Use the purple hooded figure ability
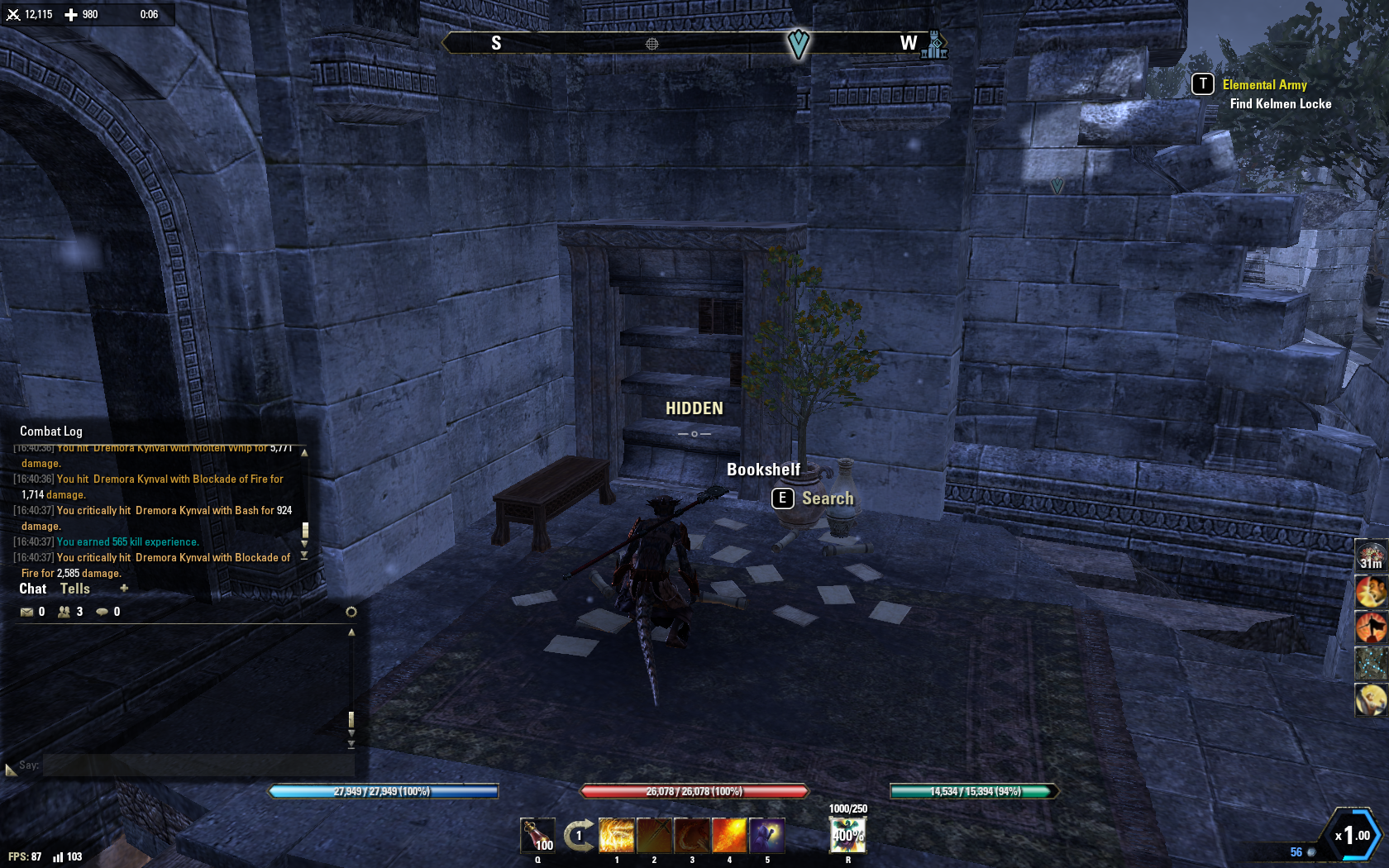This screenshot has height=868, width=1389. (767, 835)
